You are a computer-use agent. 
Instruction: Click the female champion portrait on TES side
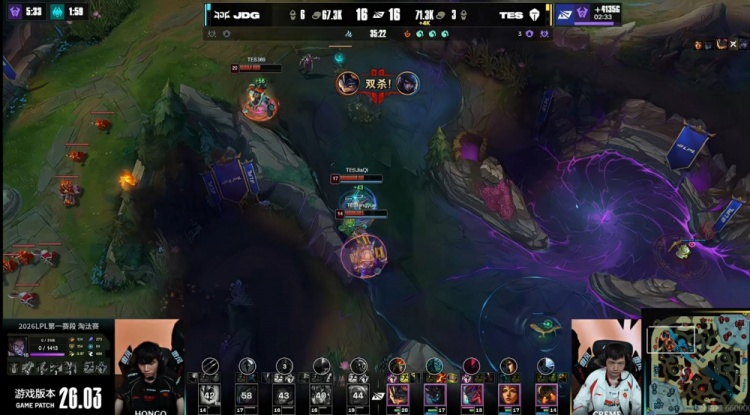[509, 392]
